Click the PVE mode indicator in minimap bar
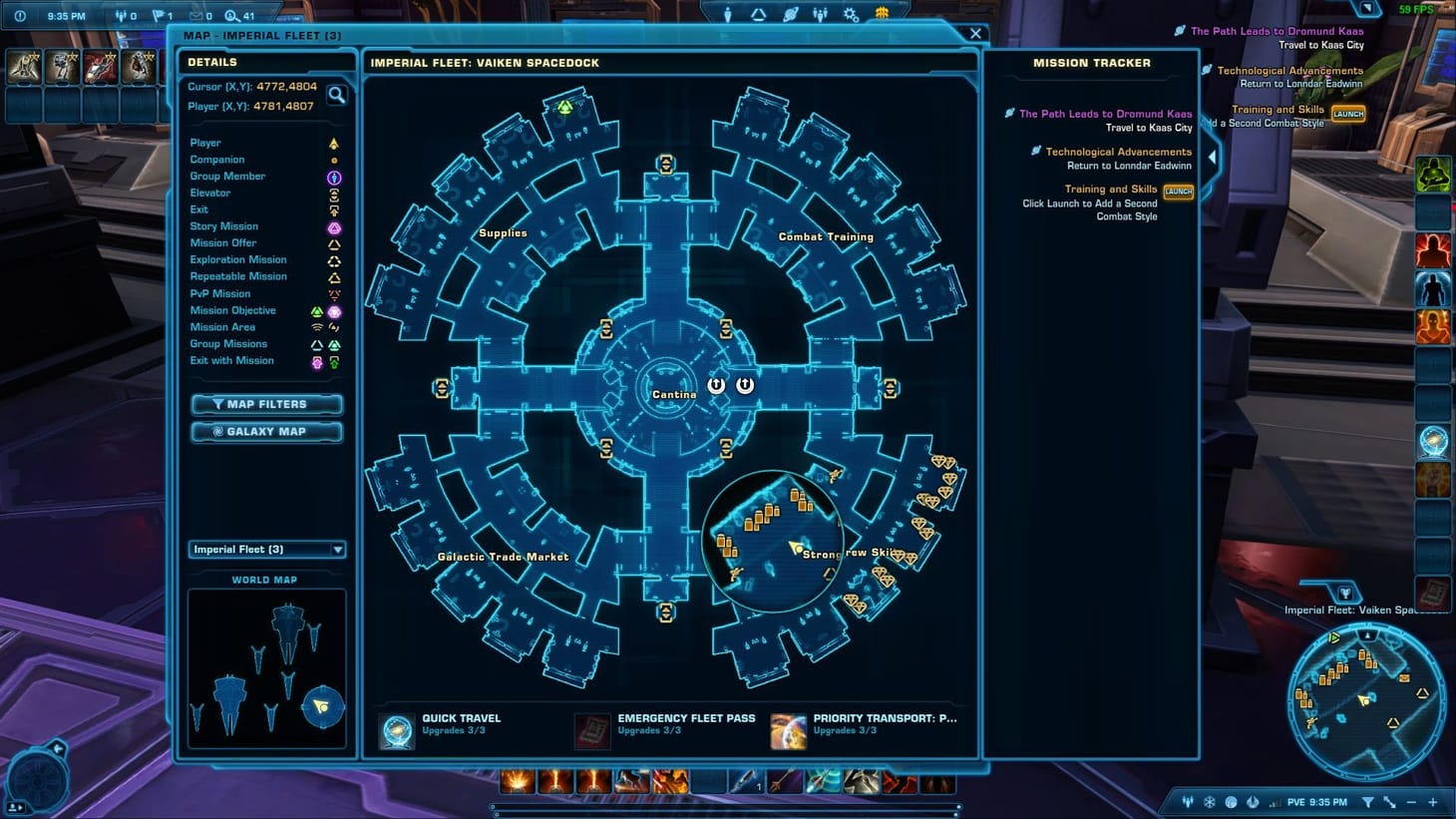1456x819 pixels. (x=1298, y=801)
